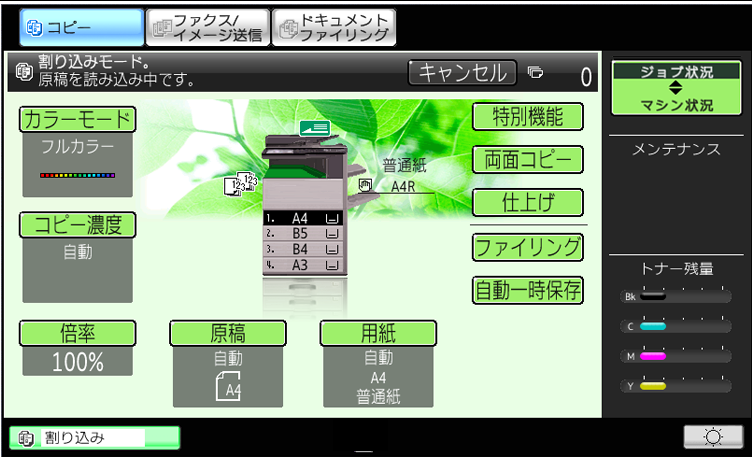Open the カラーモード setting
Image resolution: width=752 pixels, height=458 pixels.
(x=77, y=119)
